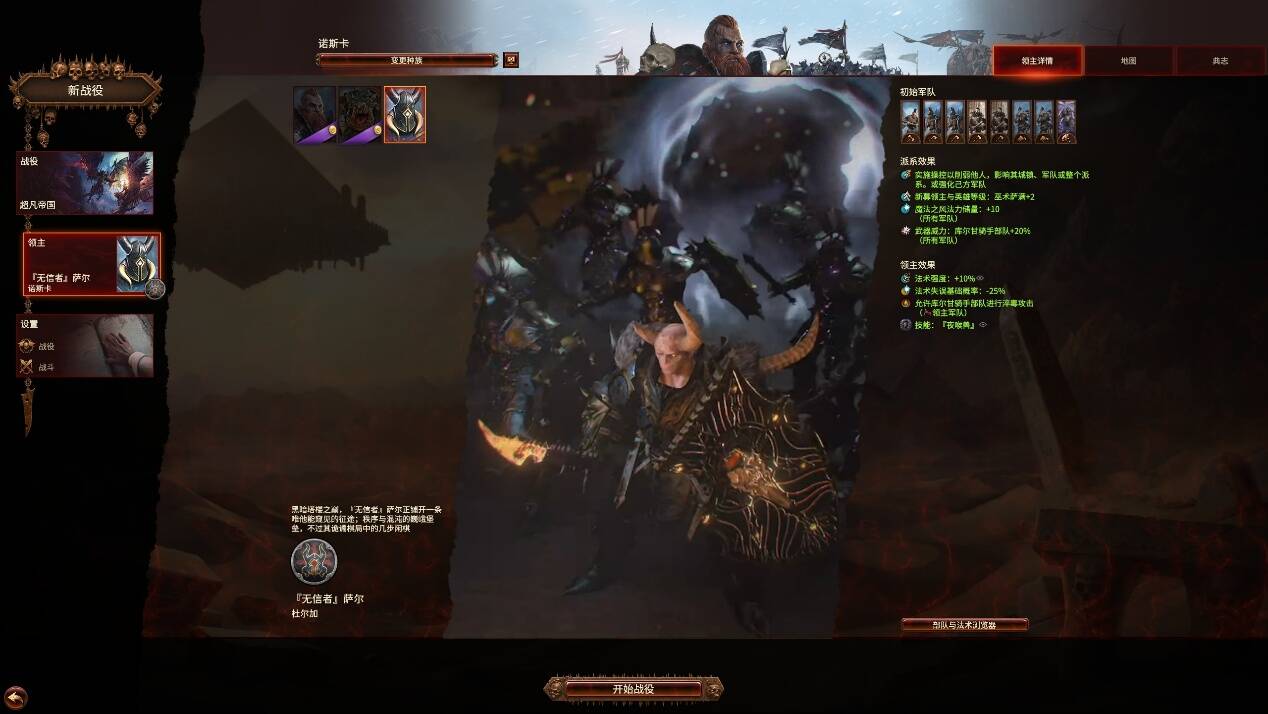This screenshot has width=1268, height=714.
Task: Click the round faction emblem above 『无信者』萨尔
Action: (314, 561)
